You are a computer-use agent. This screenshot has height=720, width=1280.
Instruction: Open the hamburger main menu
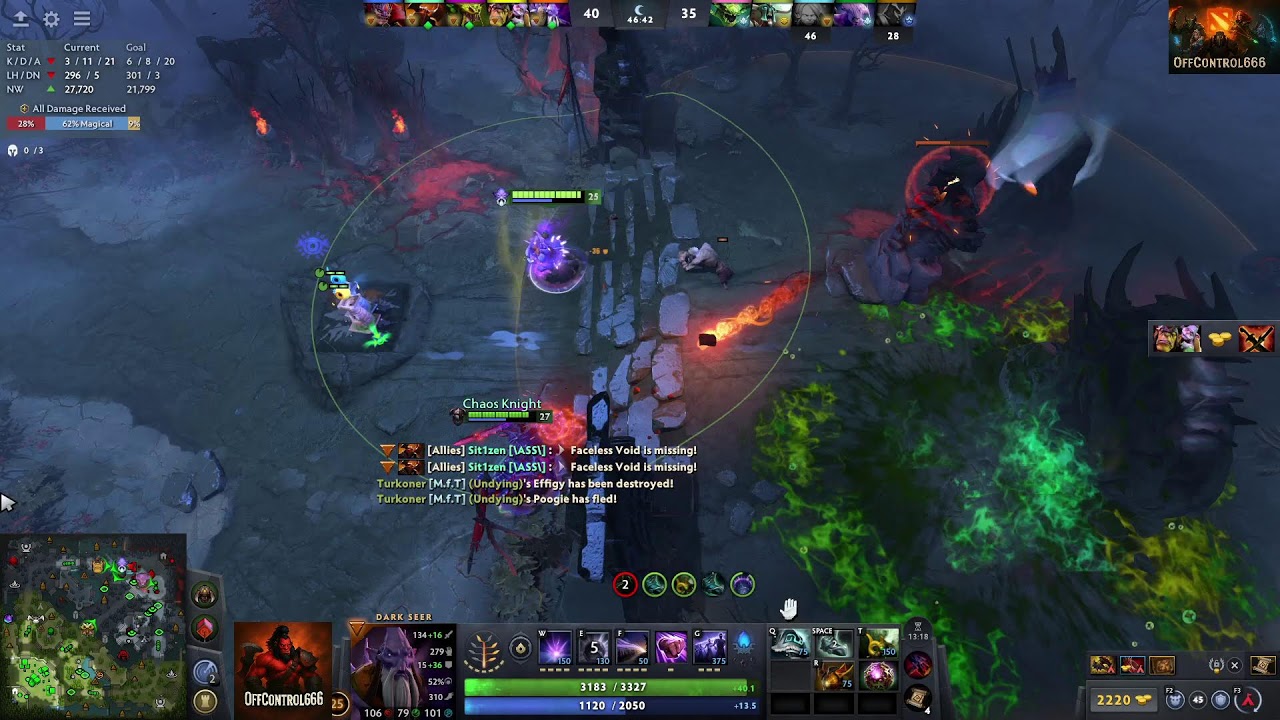pos(82,19)
